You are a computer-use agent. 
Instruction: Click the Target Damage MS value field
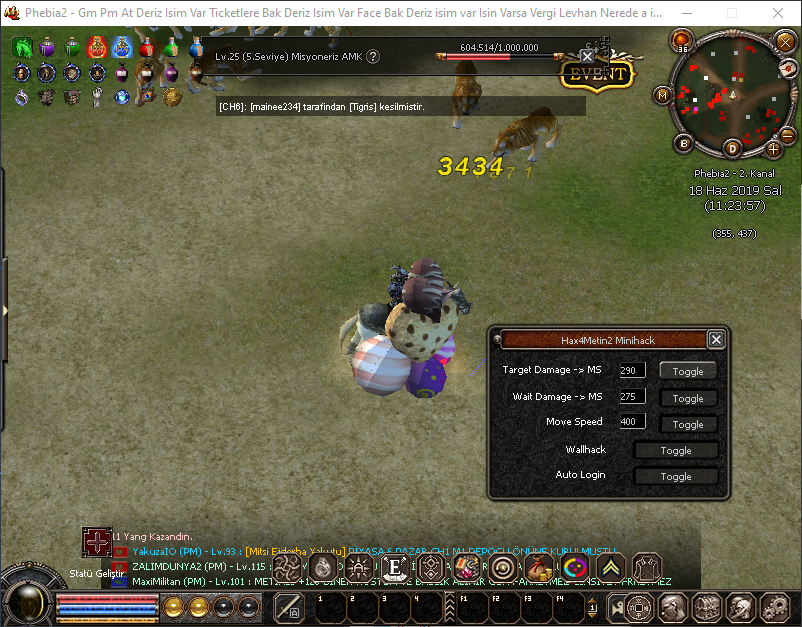point(632,370)
